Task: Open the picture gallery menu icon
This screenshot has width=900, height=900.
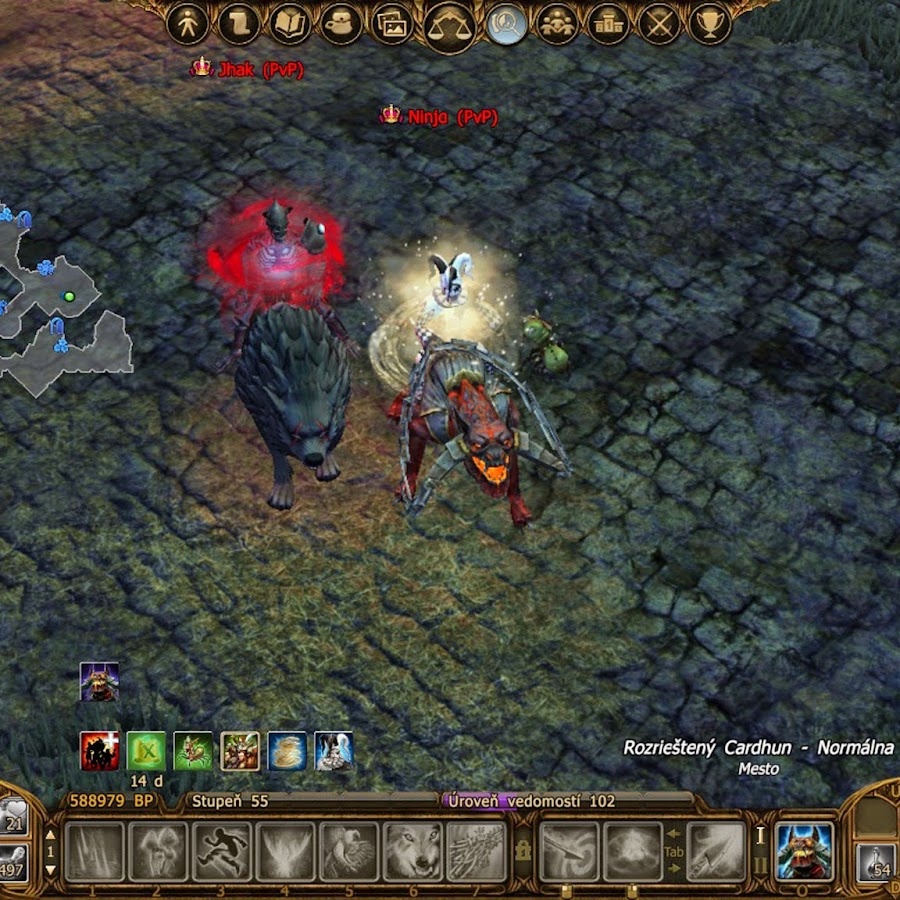Action: pos(392,24)
